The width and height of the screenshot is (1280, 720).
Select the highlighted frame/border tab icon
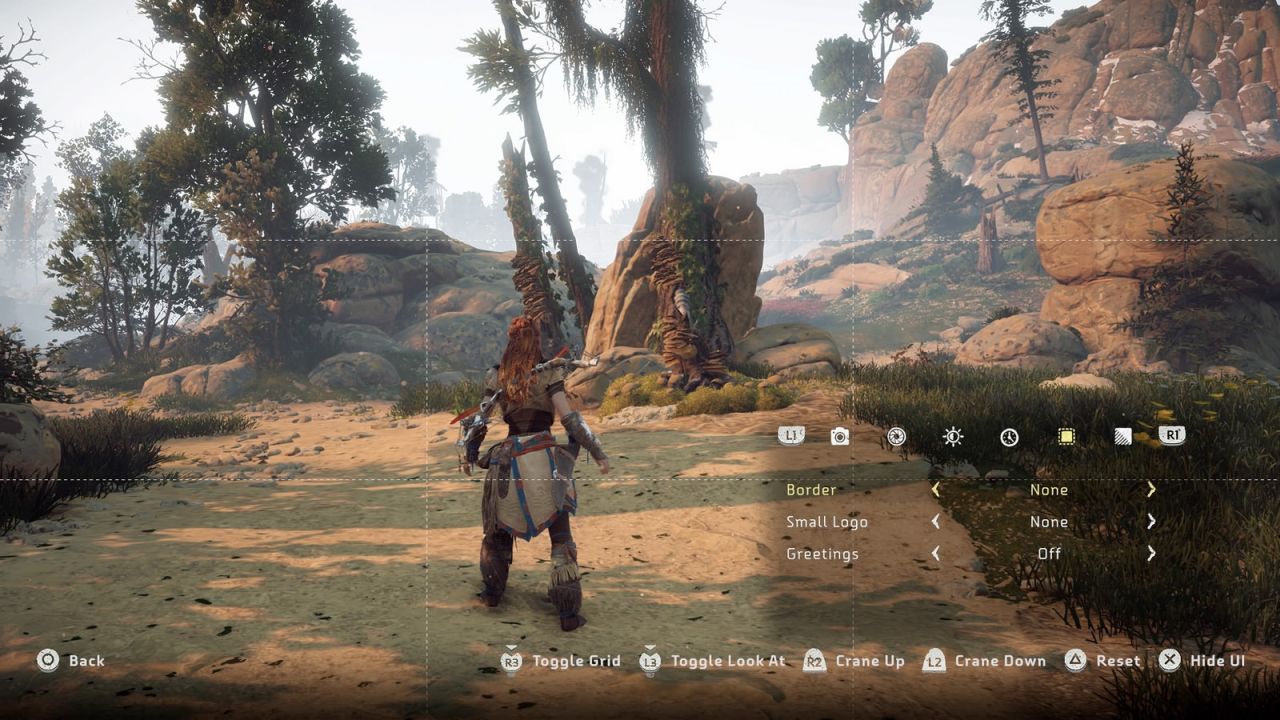[1066, 436]
